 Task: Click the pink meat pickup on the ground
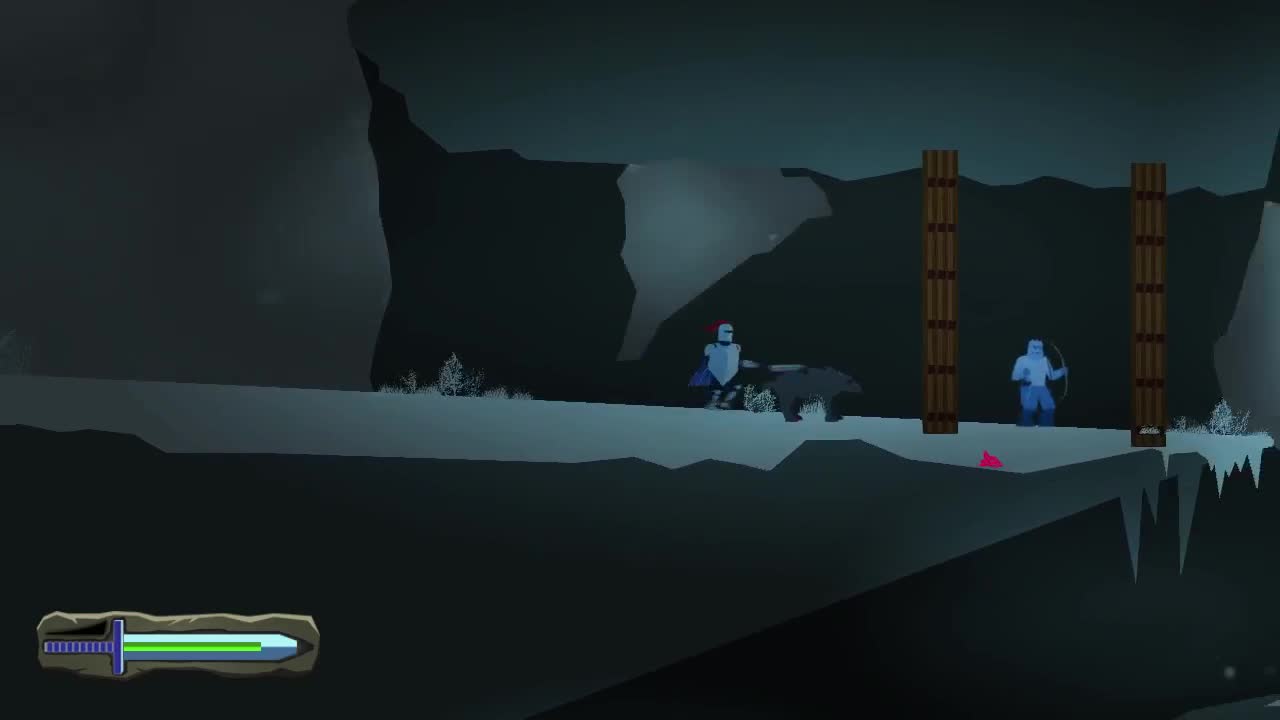pyautogui.click(x=988, y=458)
